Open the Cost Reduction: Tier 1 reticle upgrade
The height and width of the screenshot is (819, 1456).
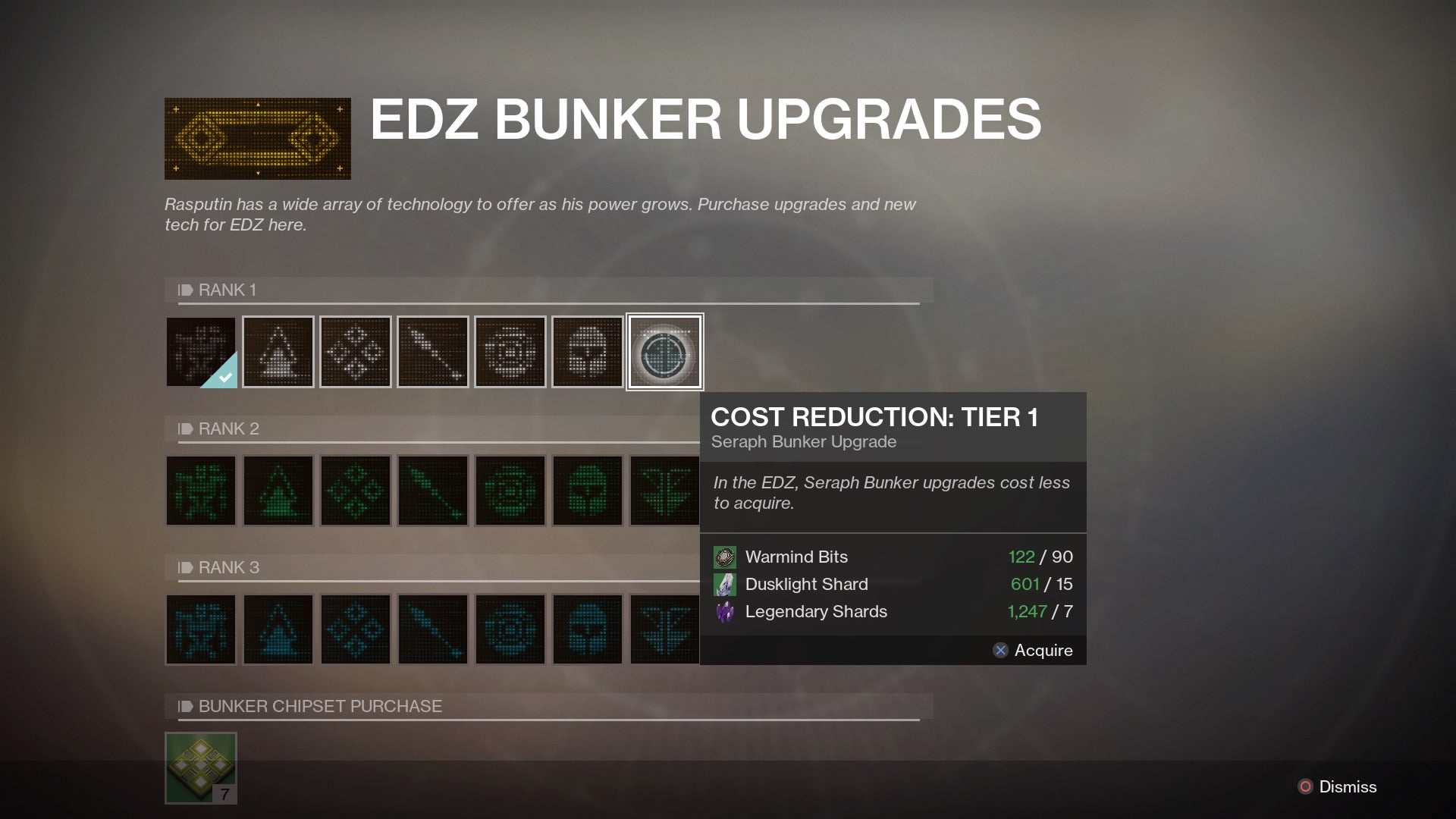(x=664, y=351)
